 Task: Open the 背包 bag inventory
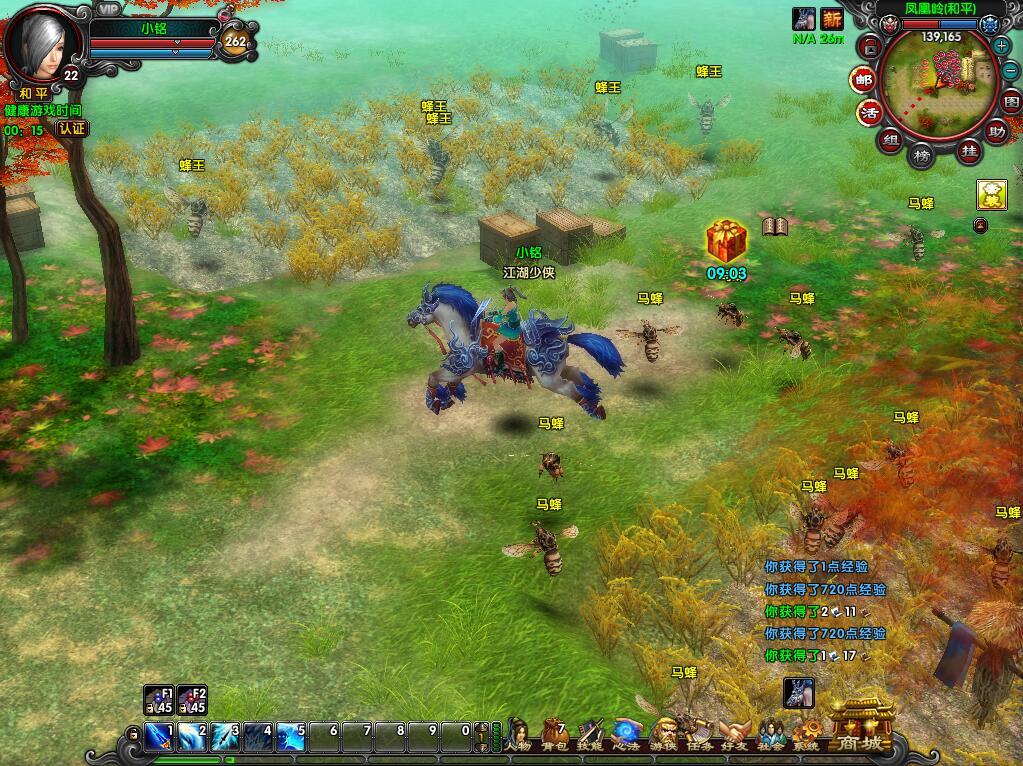(553, 735)
